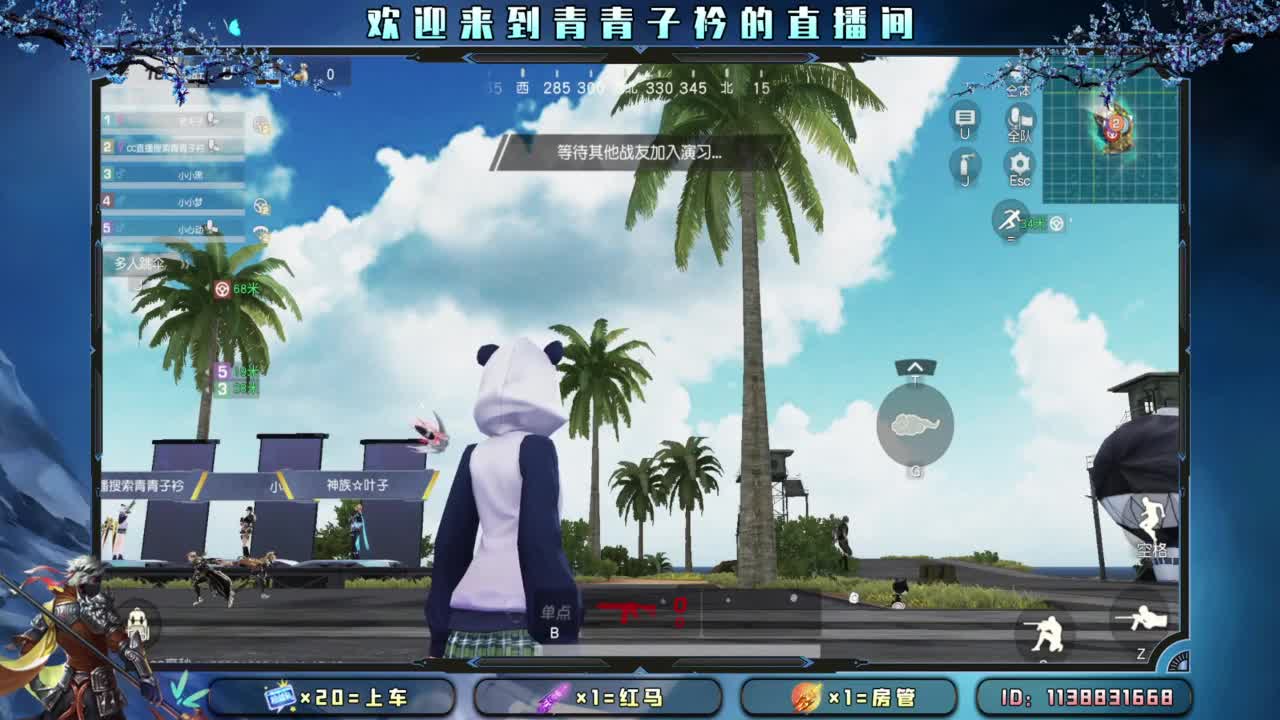This screenshot has height=720, width=1280.
Task: Open the game settings via Esc gear icon
Action: (x=1018, y=162)
